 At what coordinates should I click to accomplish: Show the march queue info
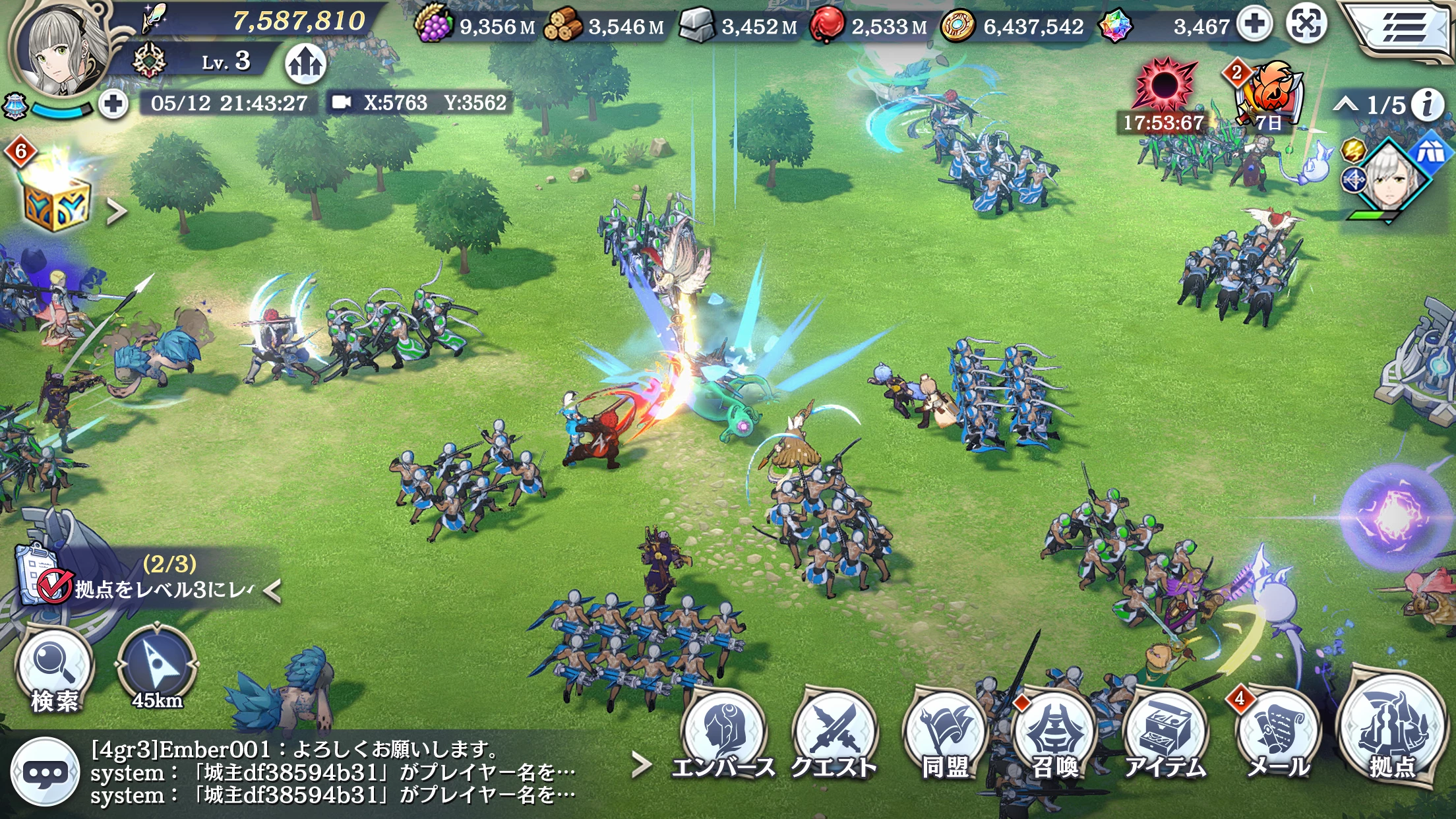[x=1428, y=105]
